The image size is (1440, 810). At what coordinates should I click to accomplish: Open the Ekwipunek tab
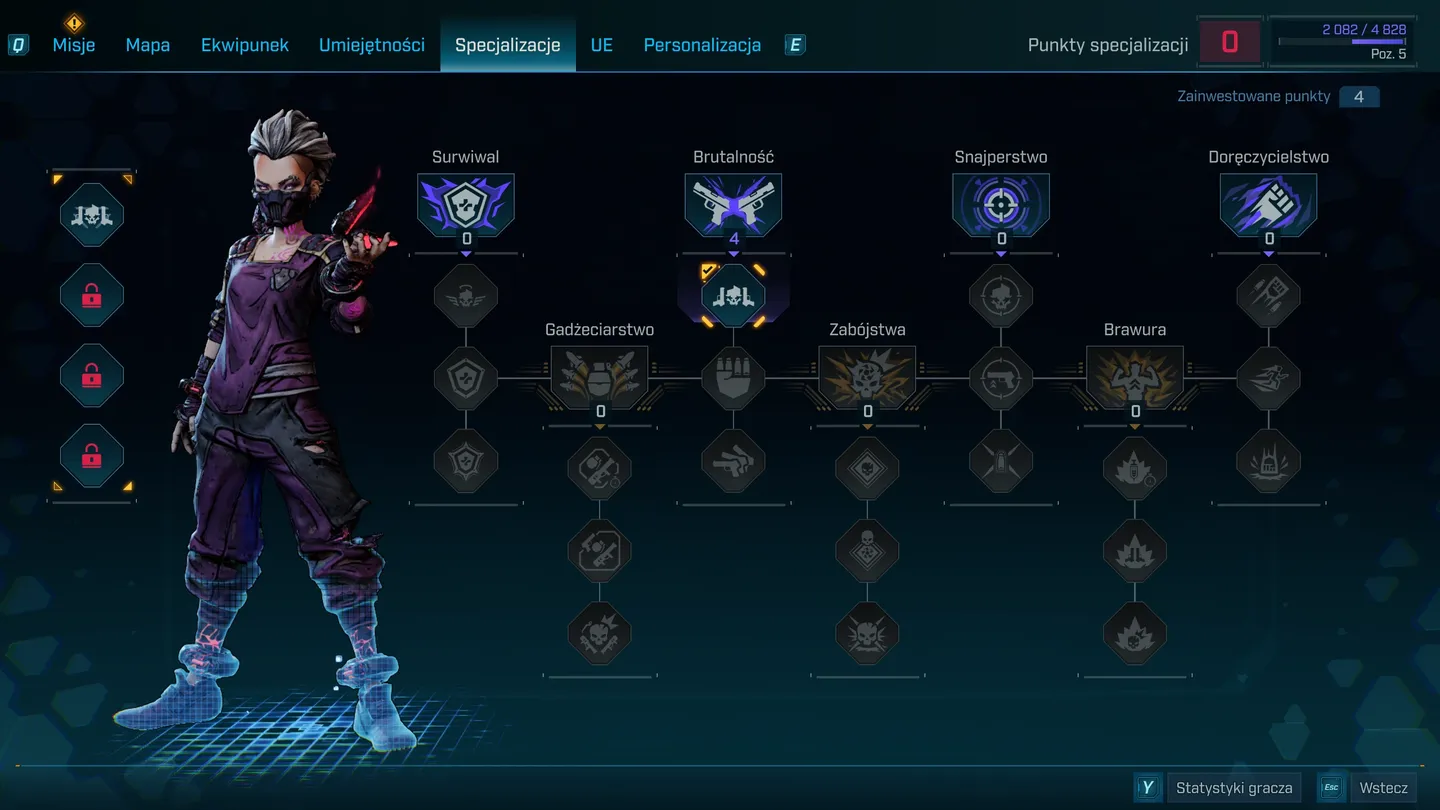click(245, 45)
